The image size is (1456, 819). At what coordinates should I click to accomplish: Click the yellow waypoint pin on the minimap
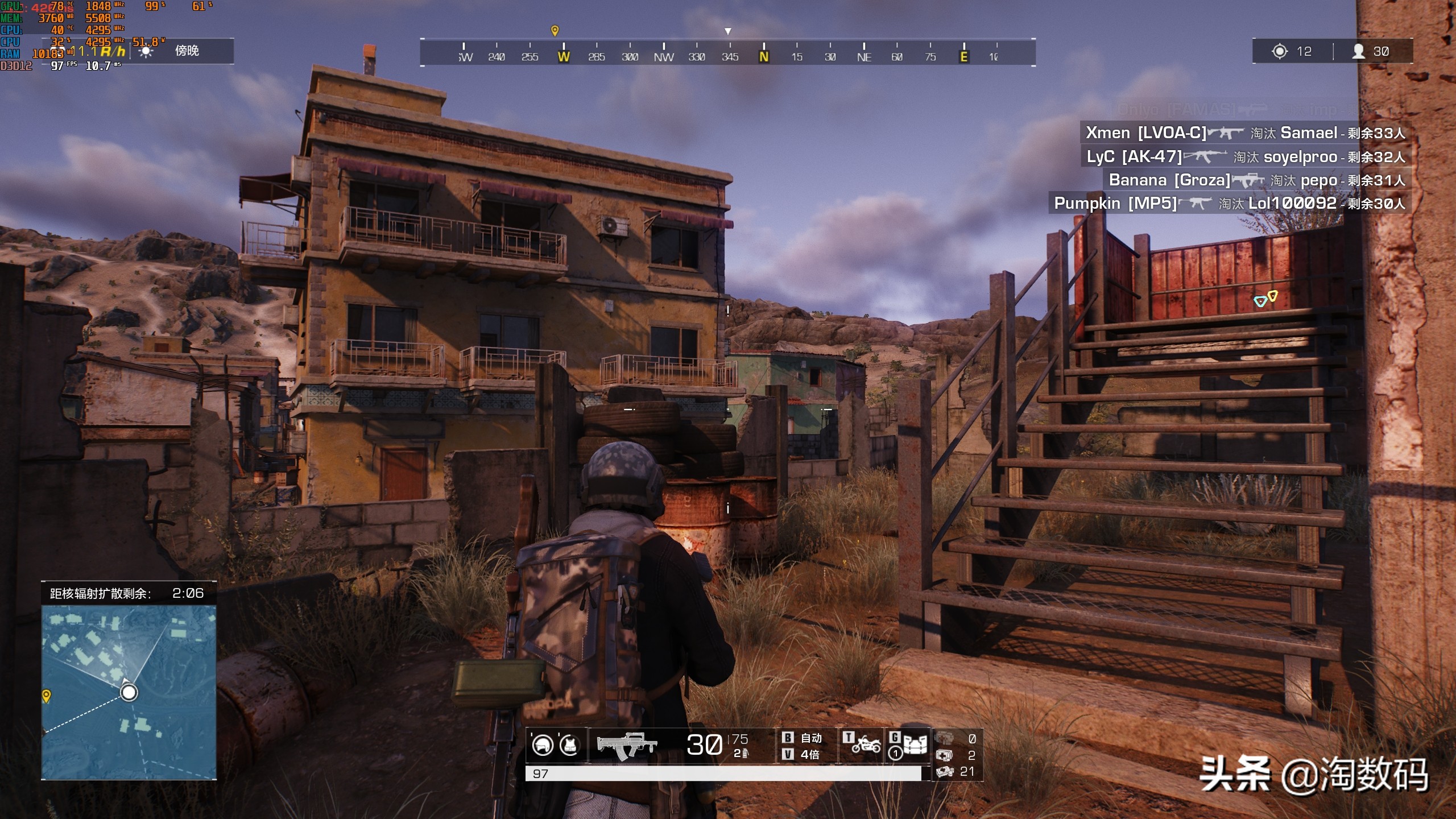47,695
